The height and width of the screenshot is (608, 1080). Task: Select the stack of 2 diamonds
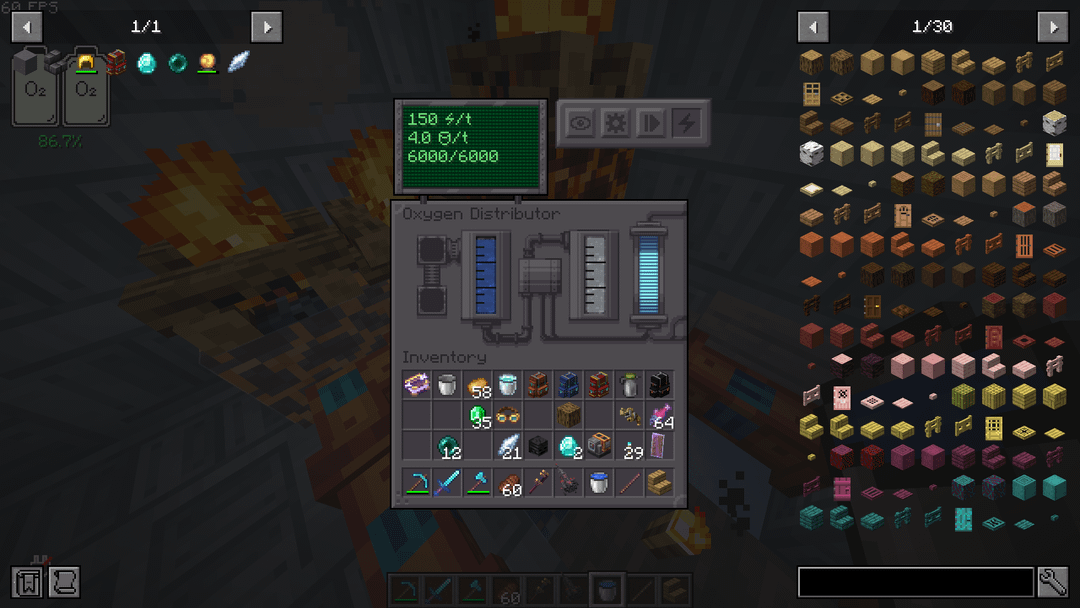(x=569, y=445)
